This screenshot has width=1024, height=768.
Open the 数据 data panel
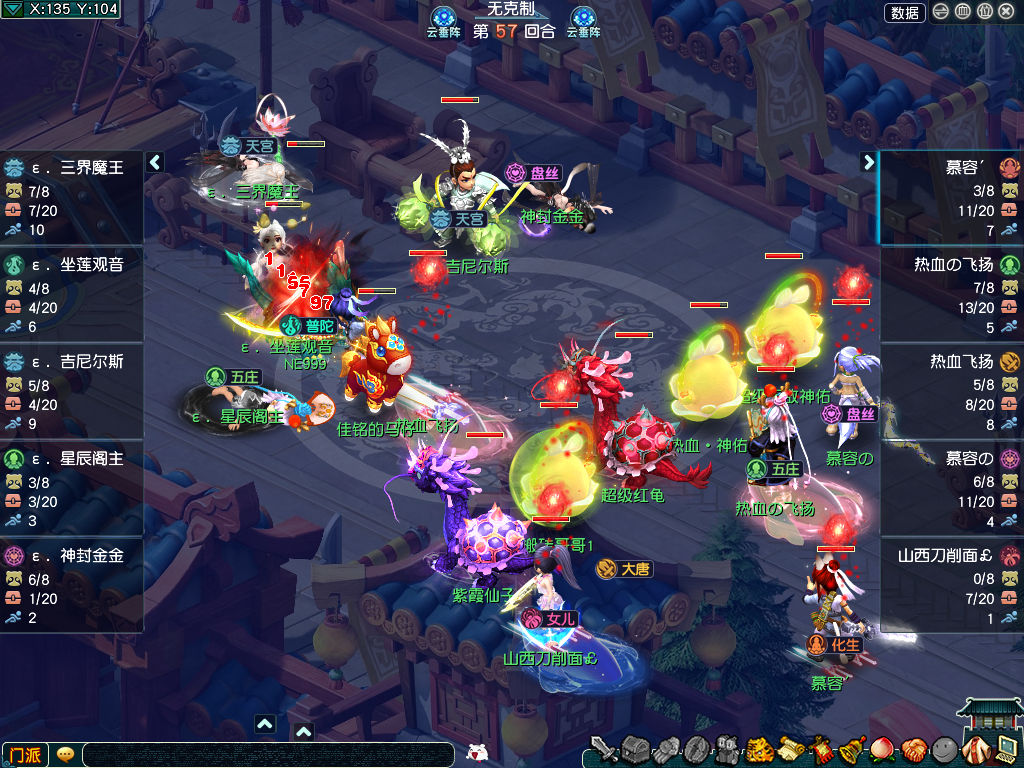pyautogui.click(x=904, y=13)
